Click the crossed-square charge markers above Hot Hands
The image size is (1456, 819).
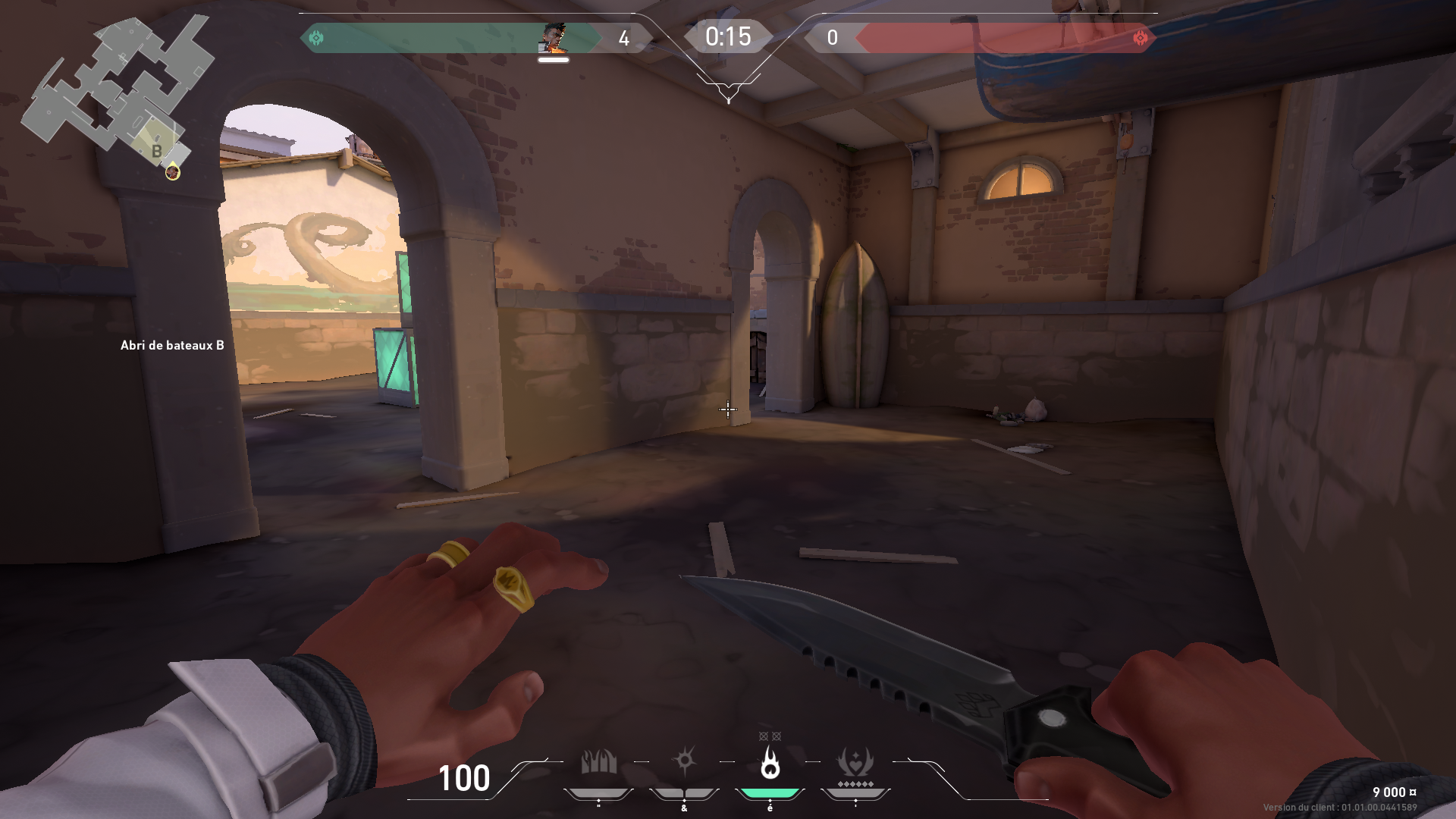click(x=769, y=736)
